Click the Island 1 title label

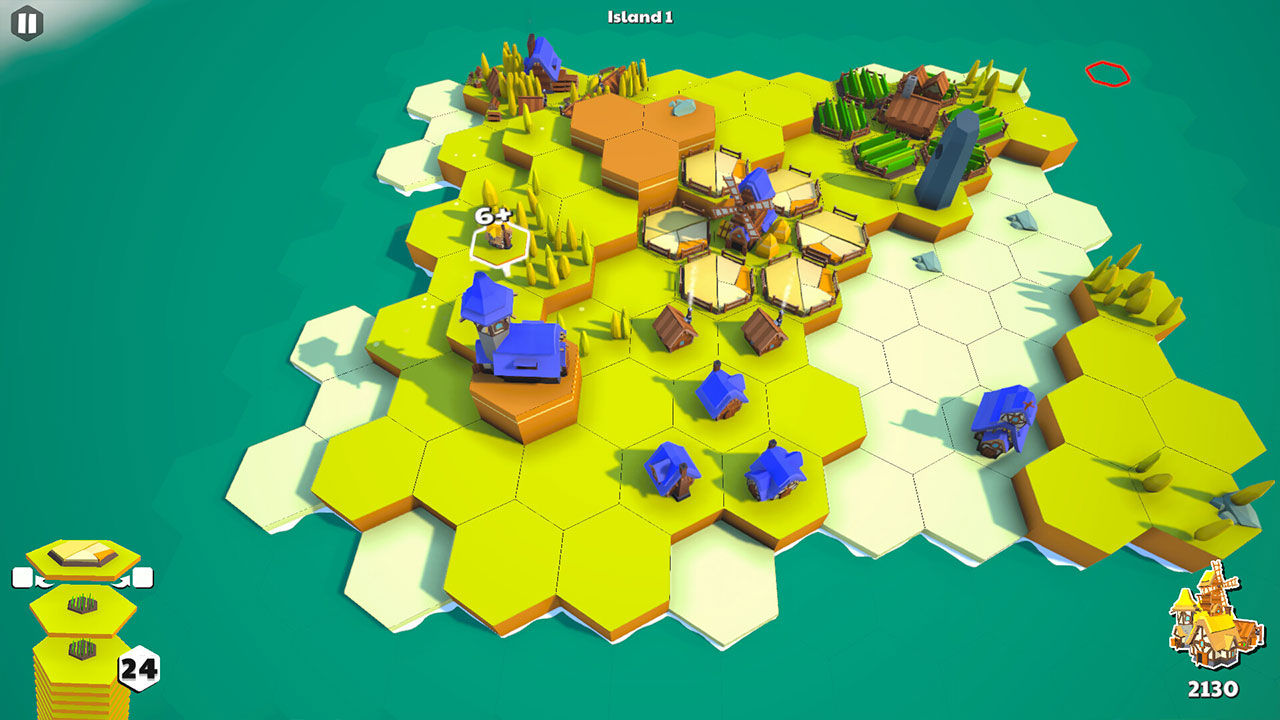(638, 15)
